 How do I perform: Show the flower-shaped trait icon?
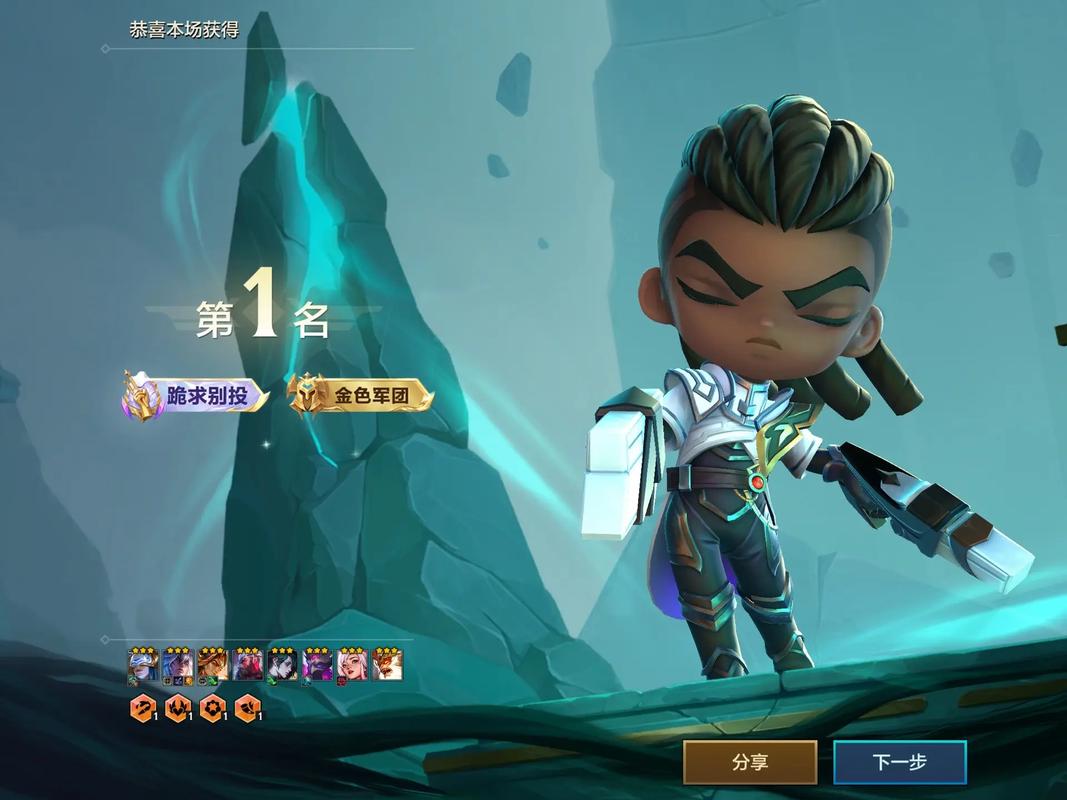(x=212, y=709)
